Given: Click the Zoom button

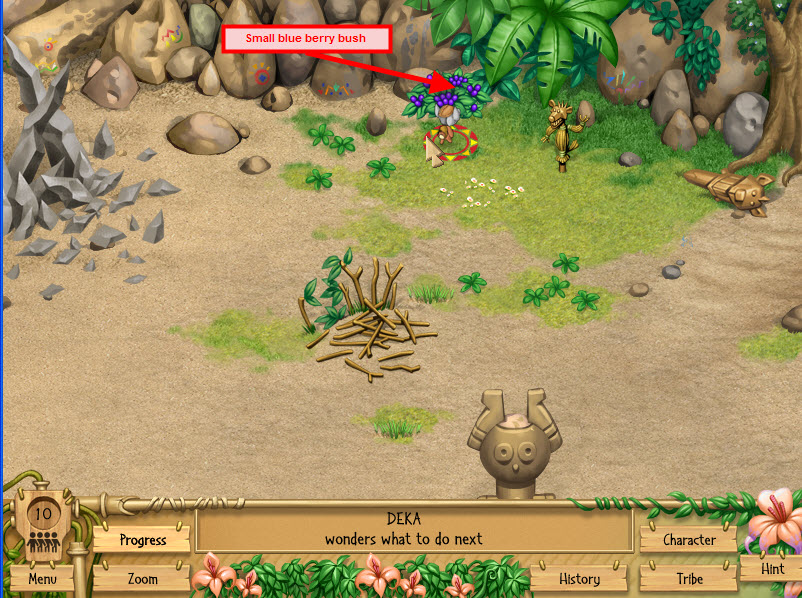Looking at the screenshot, I should (142, 578).
